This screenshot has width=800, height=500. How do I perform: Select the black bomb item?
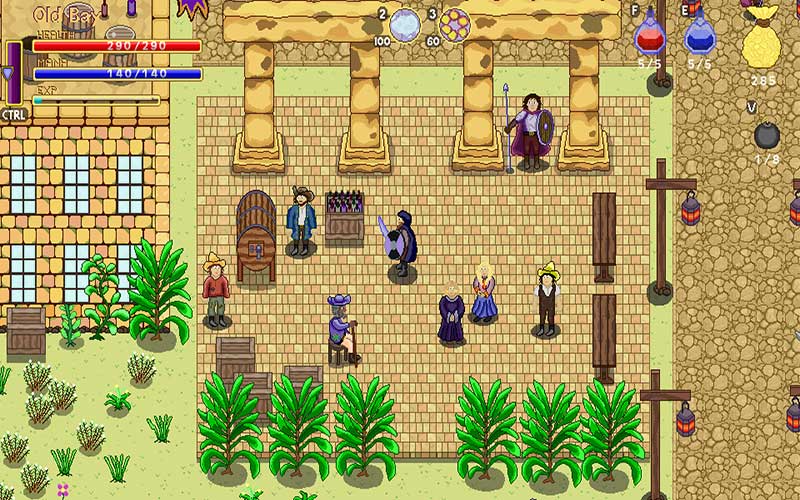pos(766,135)
